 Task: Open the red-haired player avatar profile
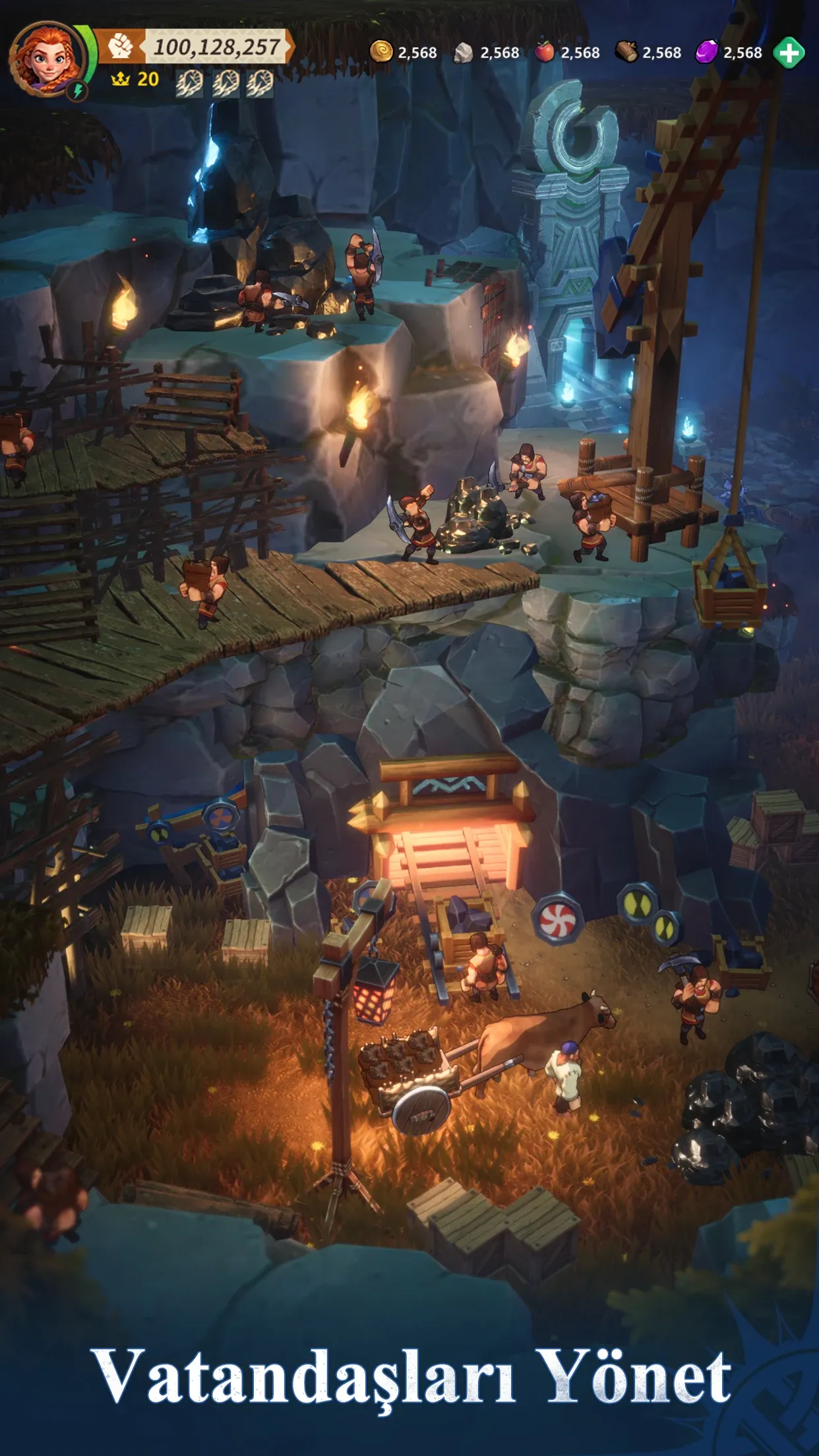click(46, 59)
